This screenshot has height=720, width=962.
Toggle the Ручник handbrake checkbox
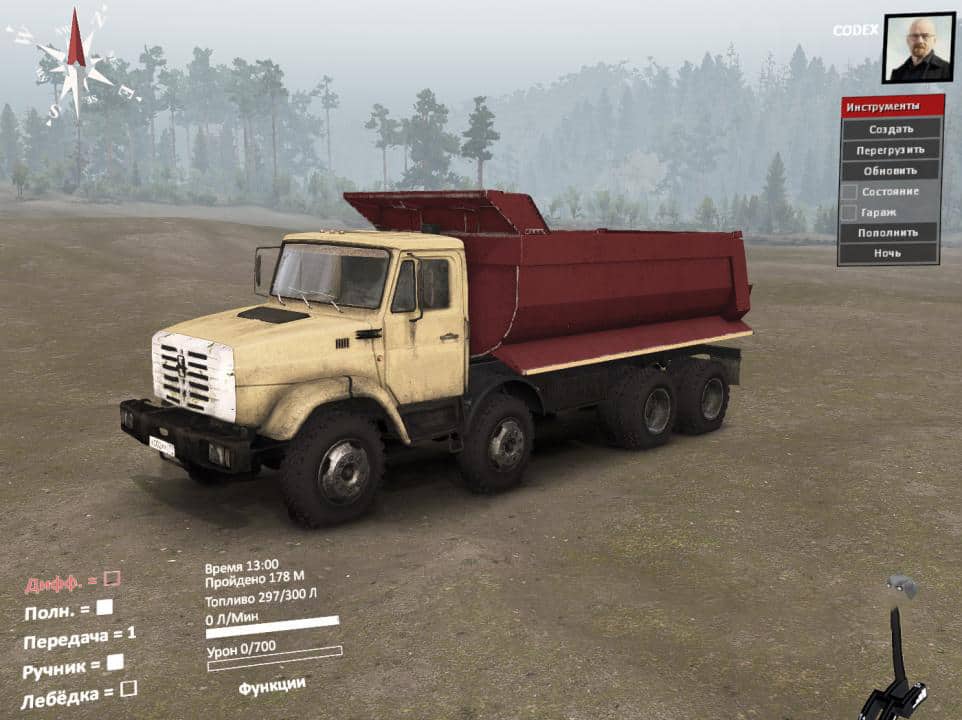coord(115,661)
